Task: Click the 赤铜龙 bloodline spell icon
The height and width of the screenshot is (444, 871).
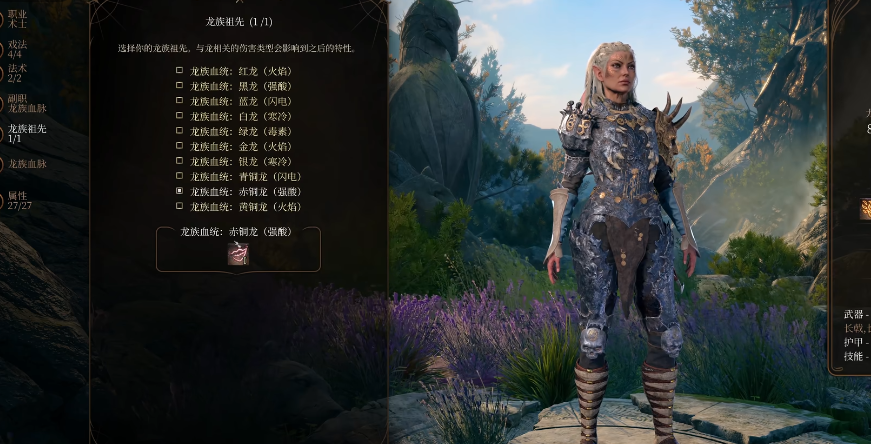Action: (x=238, y=254)
